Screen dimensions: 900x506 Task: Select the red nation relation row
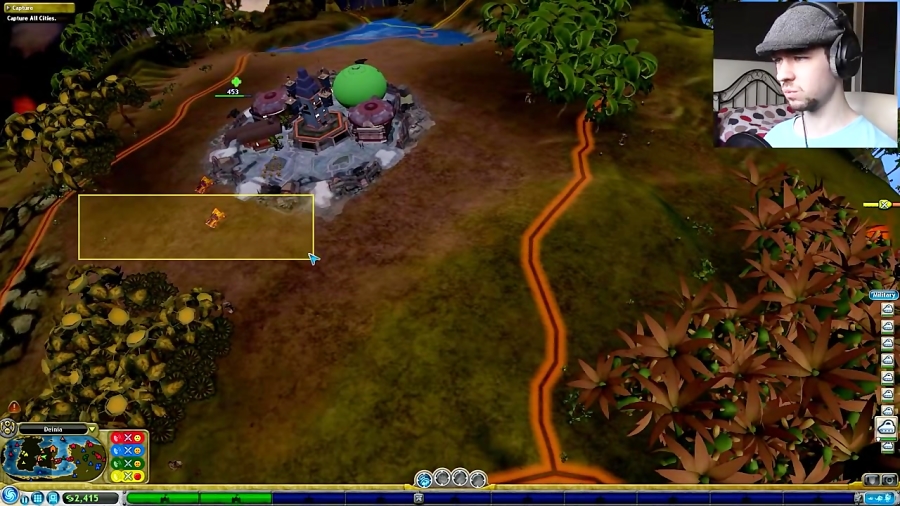pyautogui.click(x=127, y=438)
